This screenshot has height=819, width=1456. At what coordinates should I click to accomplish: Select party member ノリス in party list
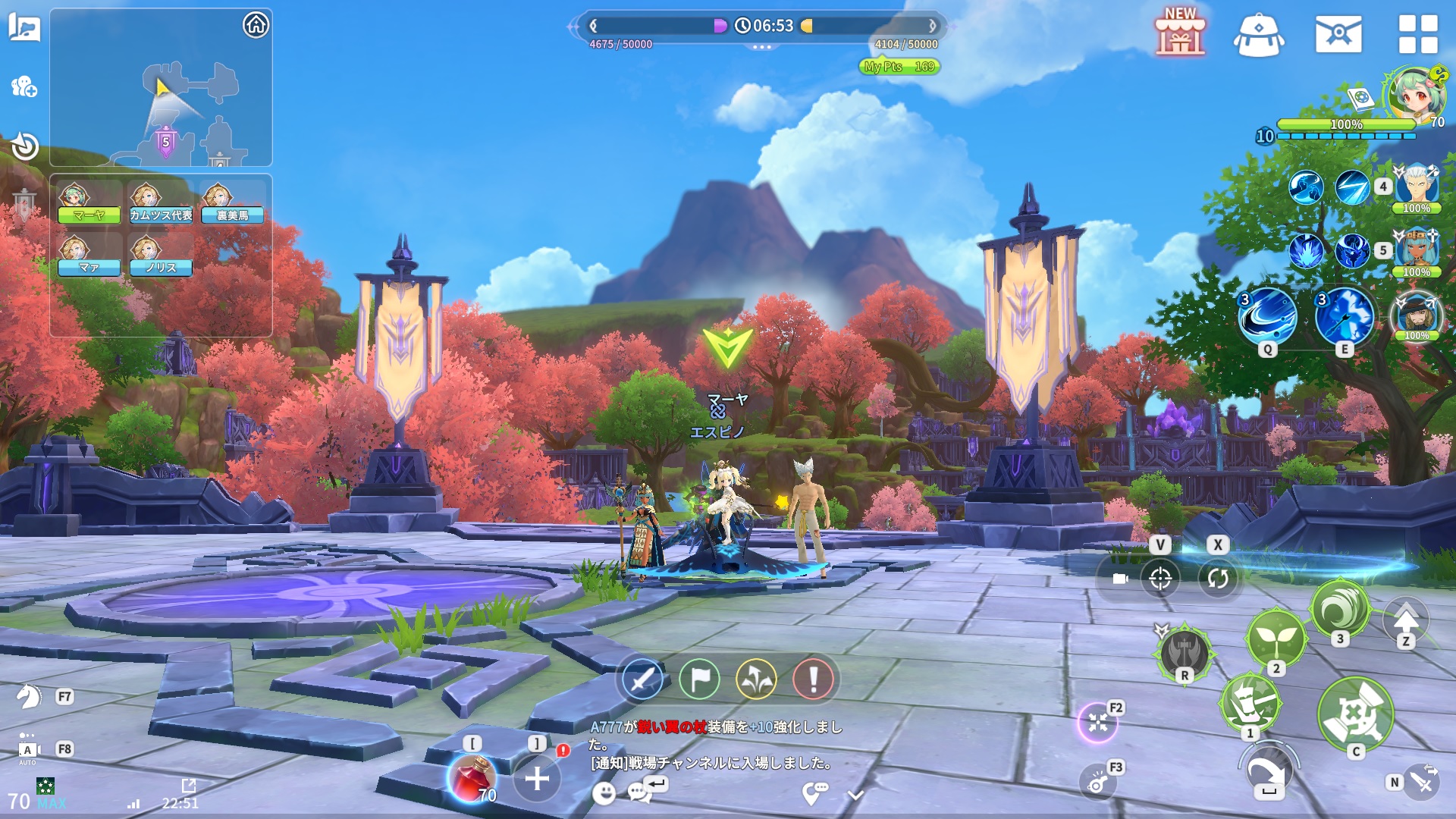[160, 258]
